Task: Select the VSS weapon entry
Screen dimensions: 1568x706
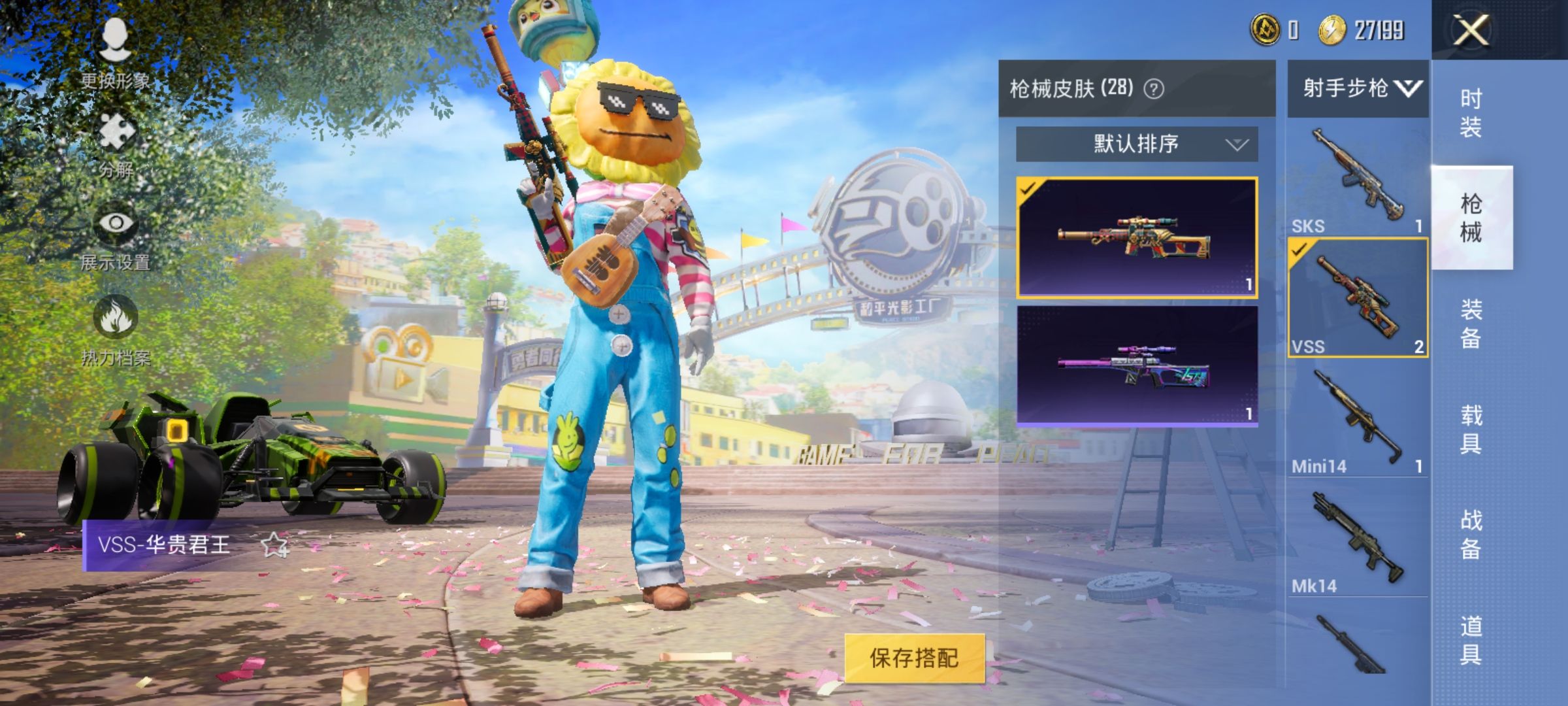Action: 1357,297
